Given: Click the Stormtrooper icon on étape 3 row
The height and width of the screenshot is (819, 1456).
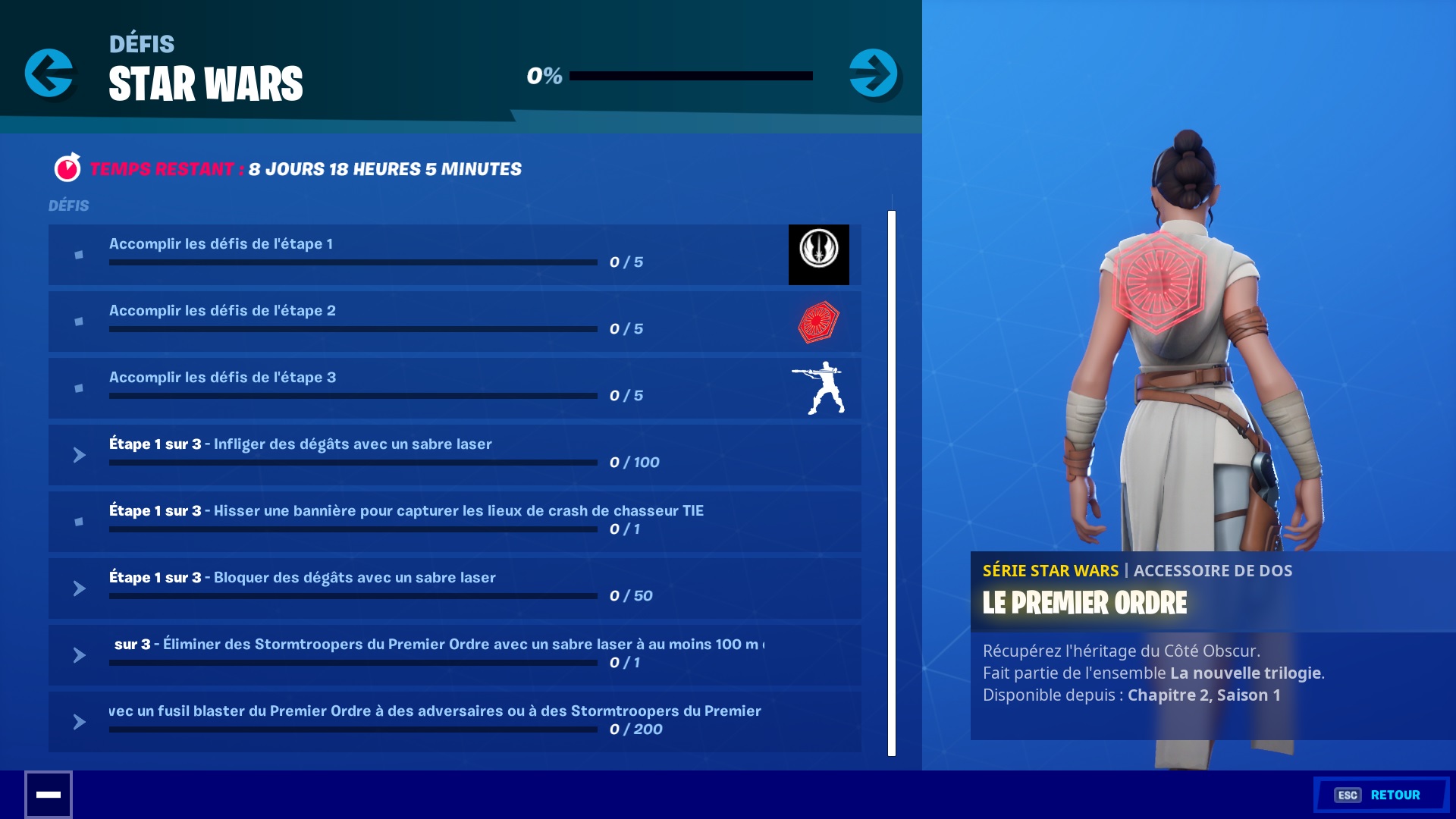Looking at the screenshot, I should pos(818,388).
